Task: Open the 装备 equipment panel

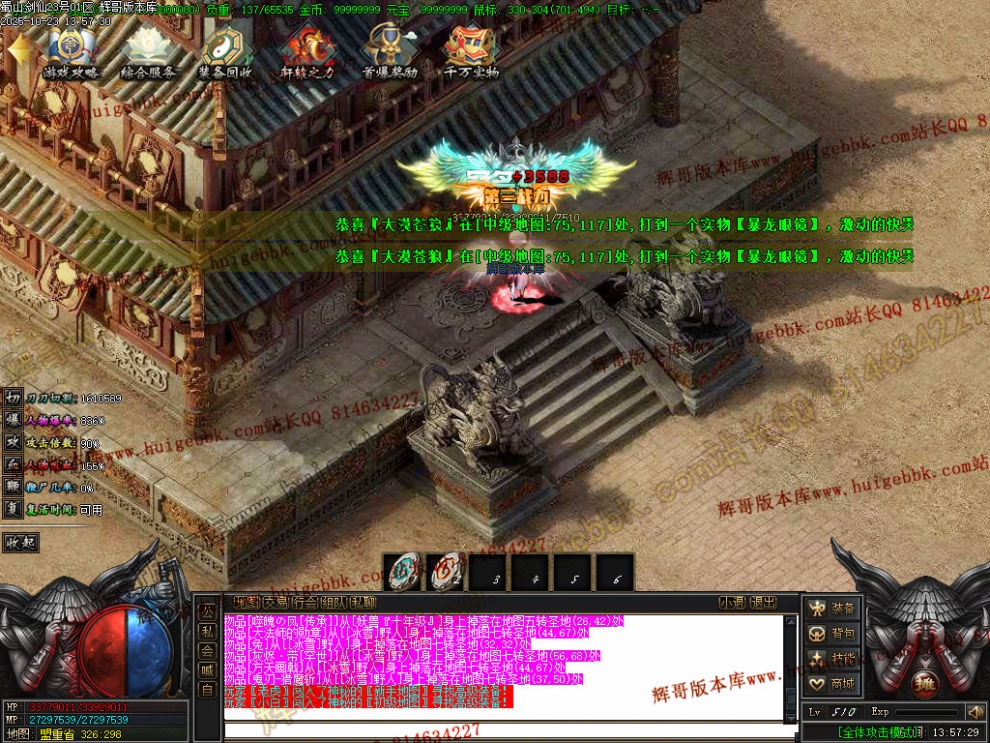Action: pos(832,608)
